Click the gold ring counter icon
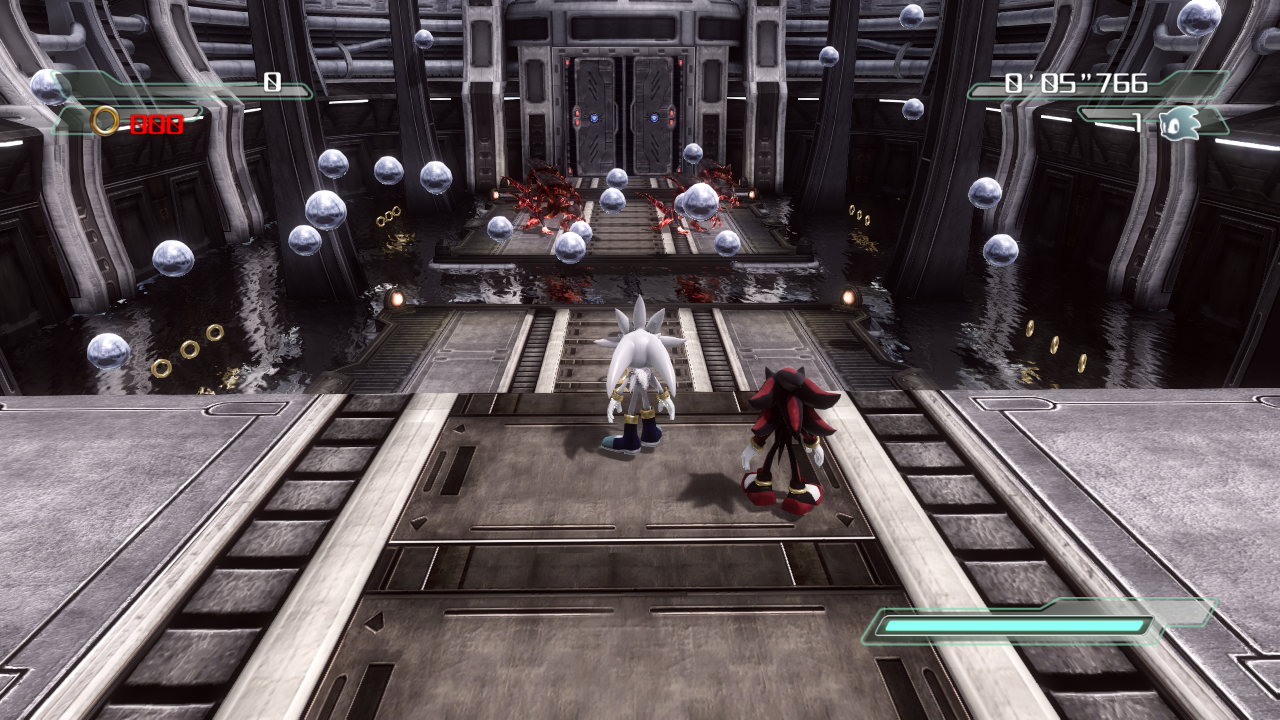The image size is (1280, 720). click(105, 122)
